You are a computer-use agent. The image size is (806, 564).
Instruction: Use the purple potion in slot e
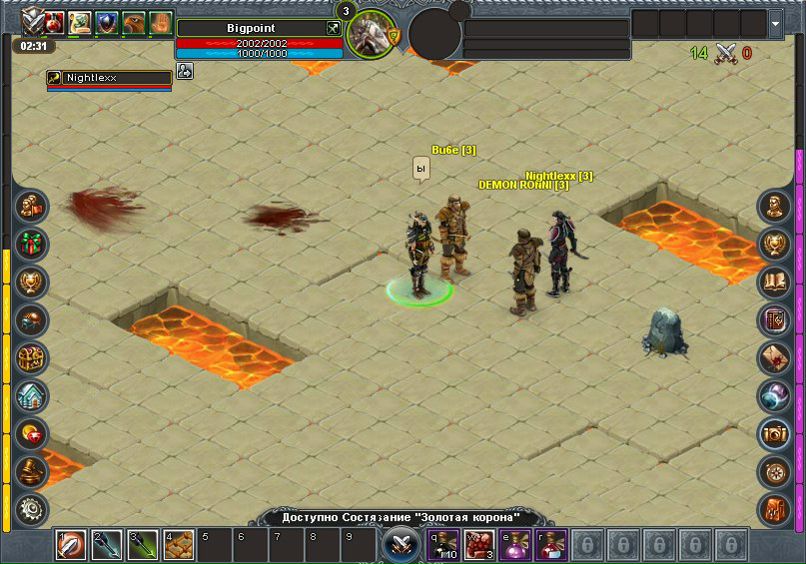515,545
